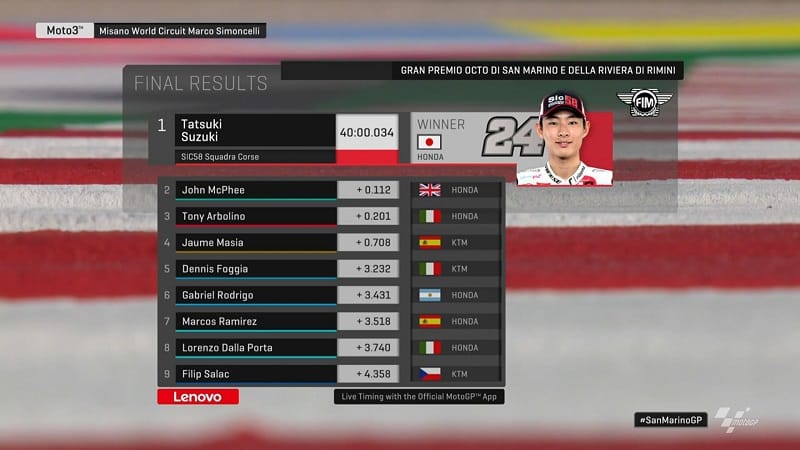Click Jaume Masia's row
The width and height of the screenshot is (800, 450).
(x=256, y=242)
